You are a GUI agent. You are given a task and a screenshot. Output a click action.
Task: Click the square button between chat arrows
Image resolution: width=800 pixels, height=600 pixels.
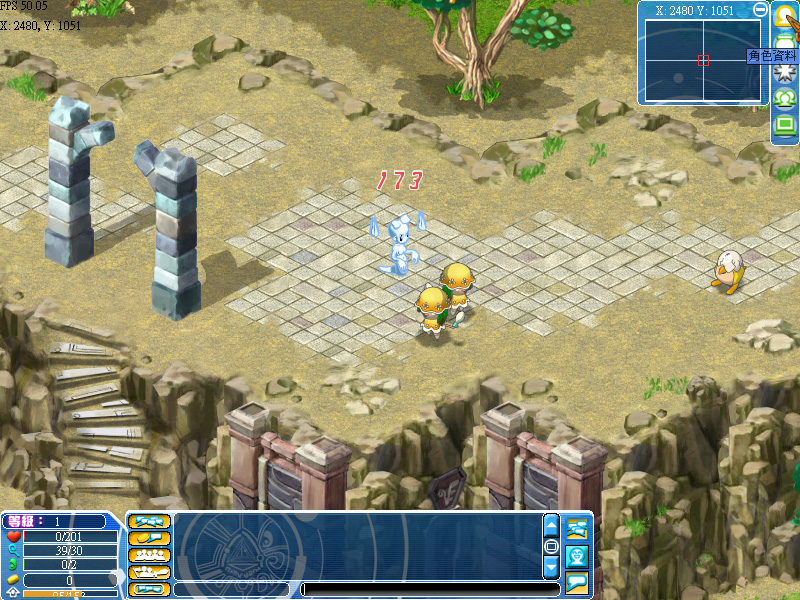(551, 547)
